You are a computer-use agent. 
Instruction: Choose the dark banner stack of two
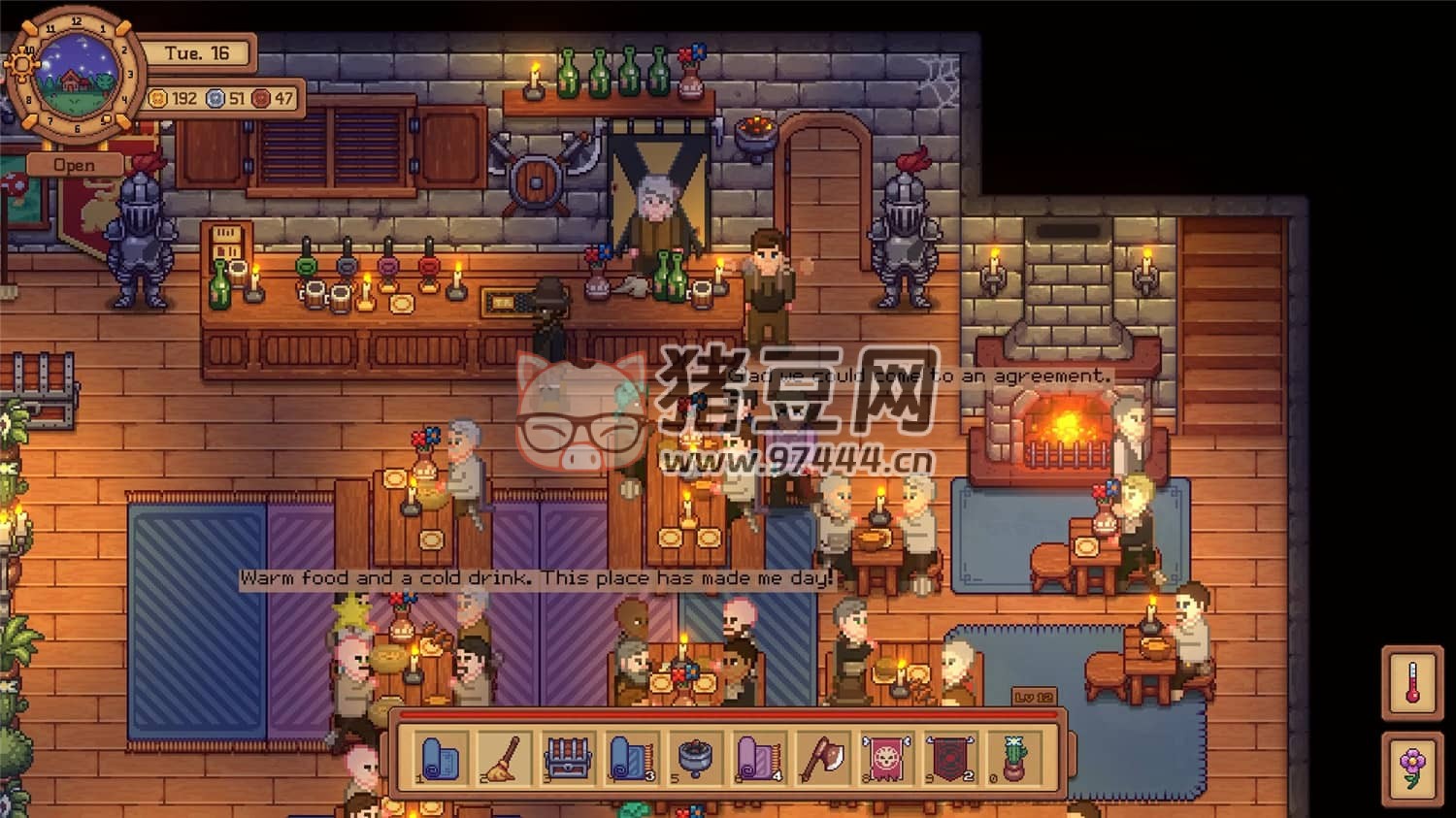(949, 758)
